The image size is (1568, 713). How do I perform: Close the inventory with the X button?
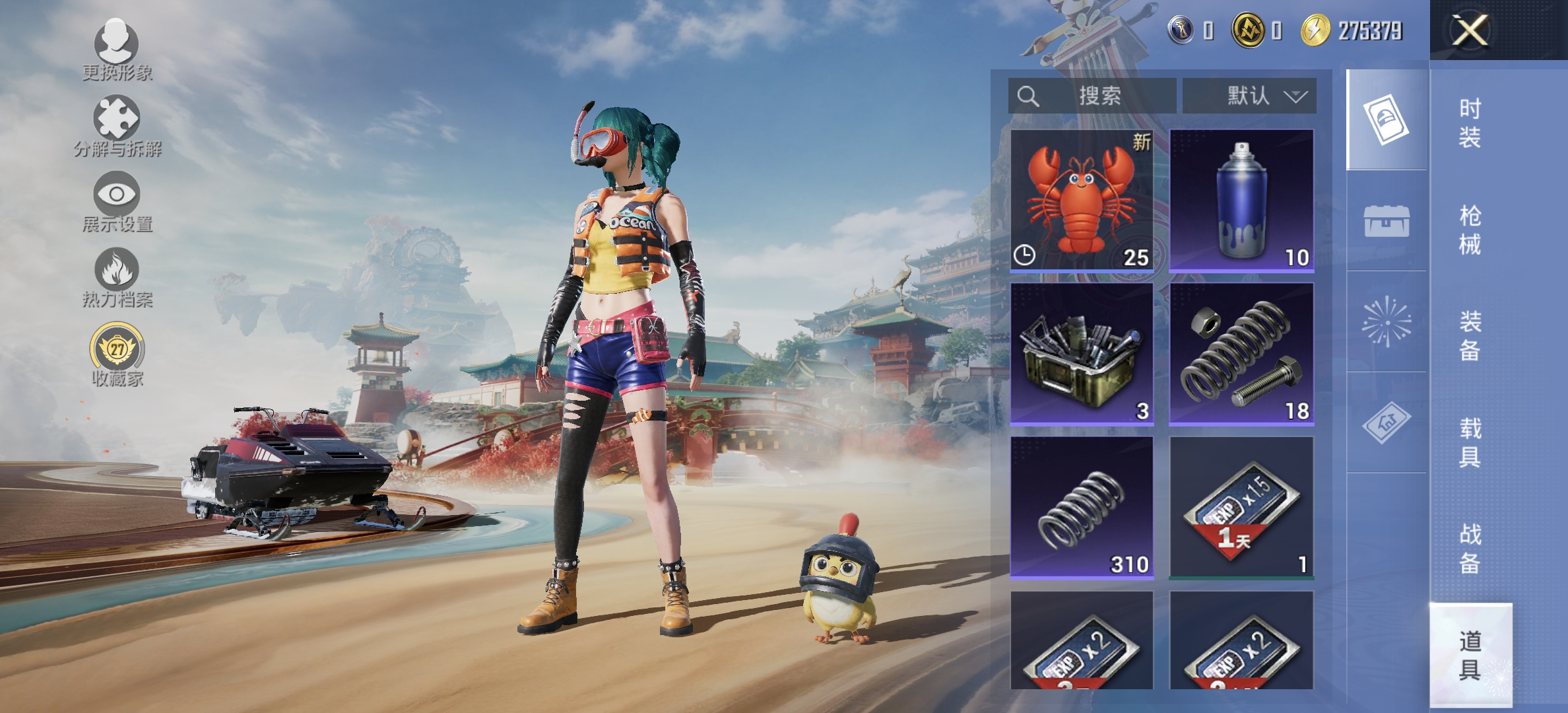(x=1470, y=30)
